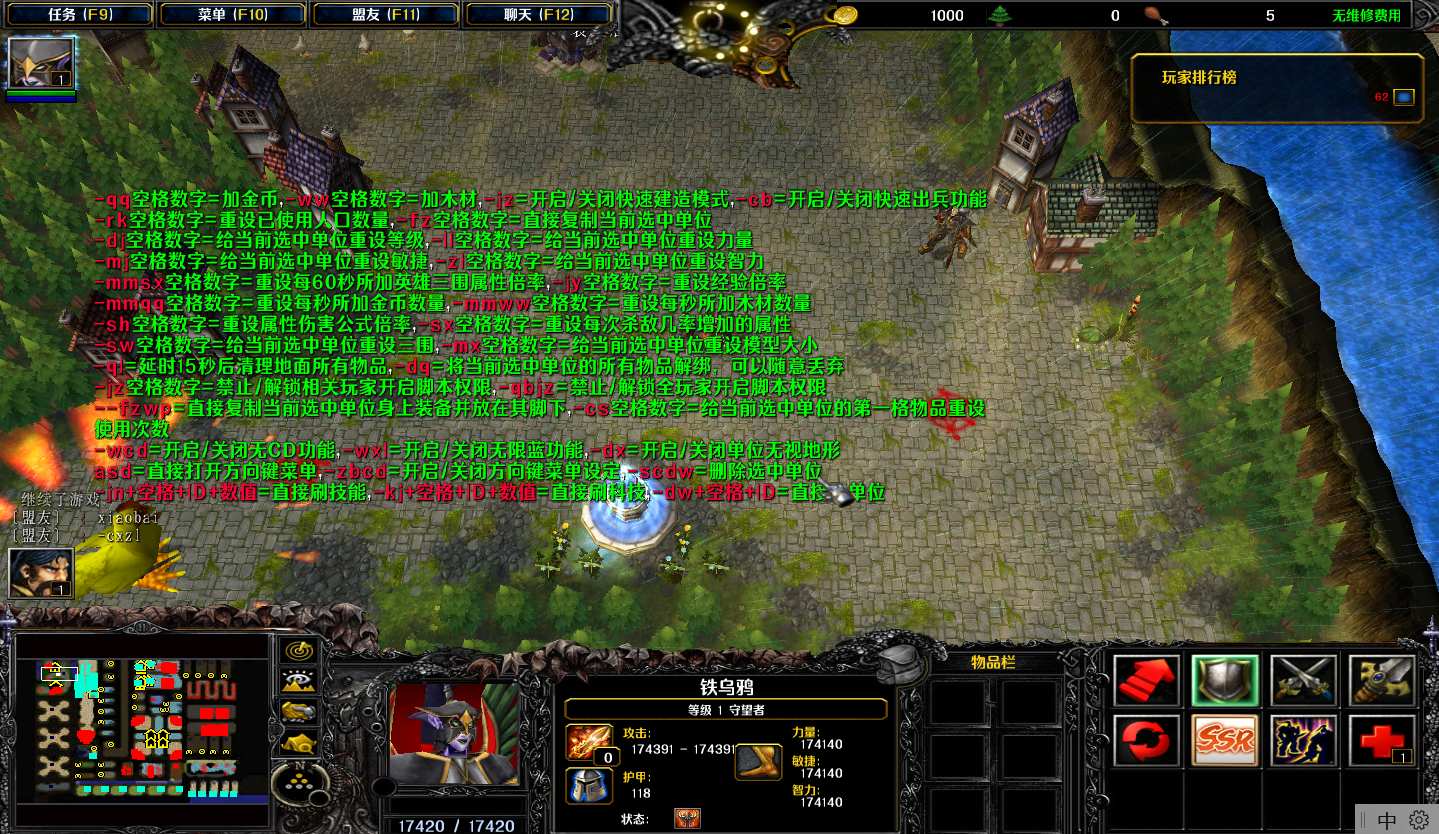The width and height of the screenshot is (1439, 834).
Task: Open the 聊天 (F12) chat log
Action: pos(539,15)
